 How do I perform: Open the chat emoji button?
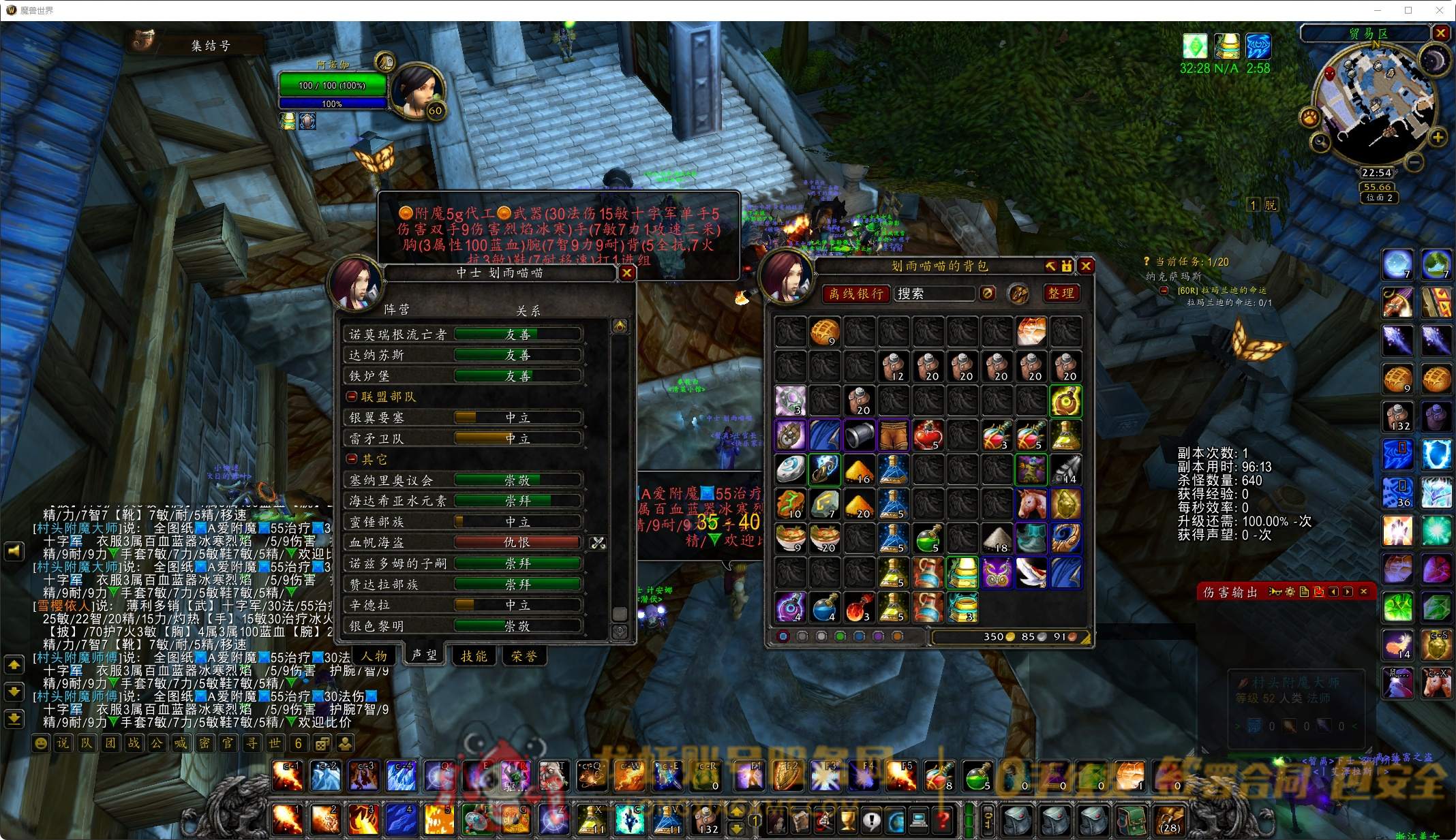pos(41,743)
